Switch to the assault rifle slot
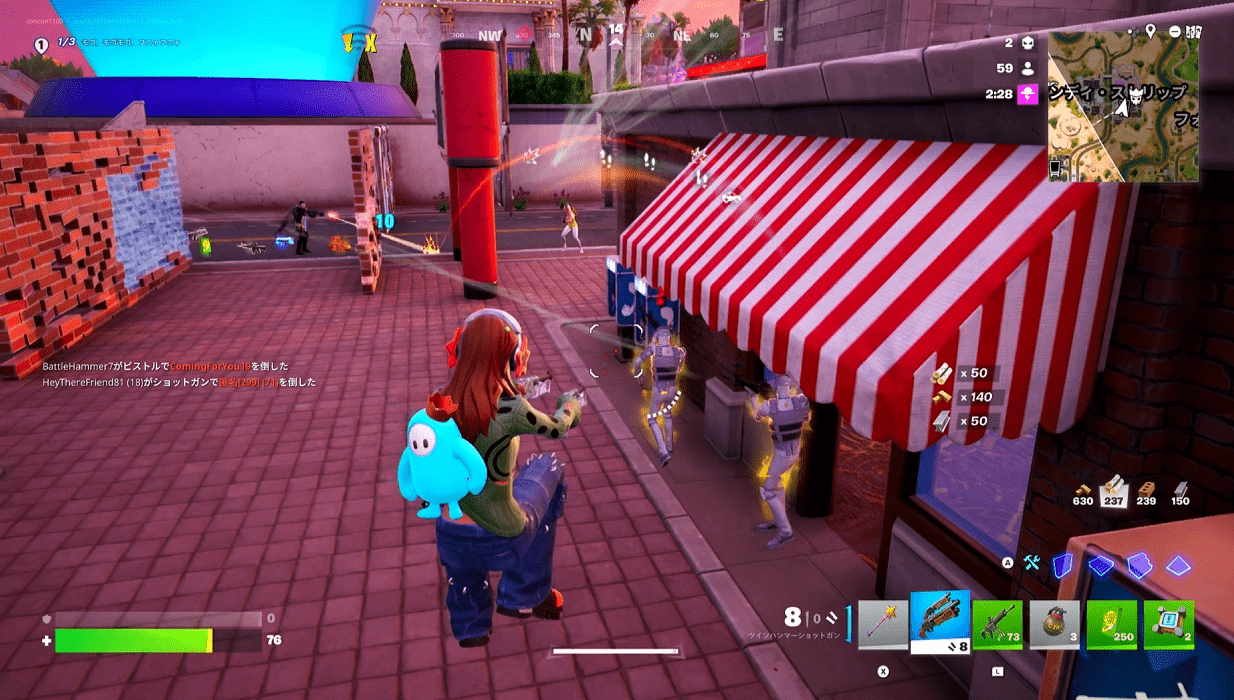1234x700 pixels. [997, 625]
